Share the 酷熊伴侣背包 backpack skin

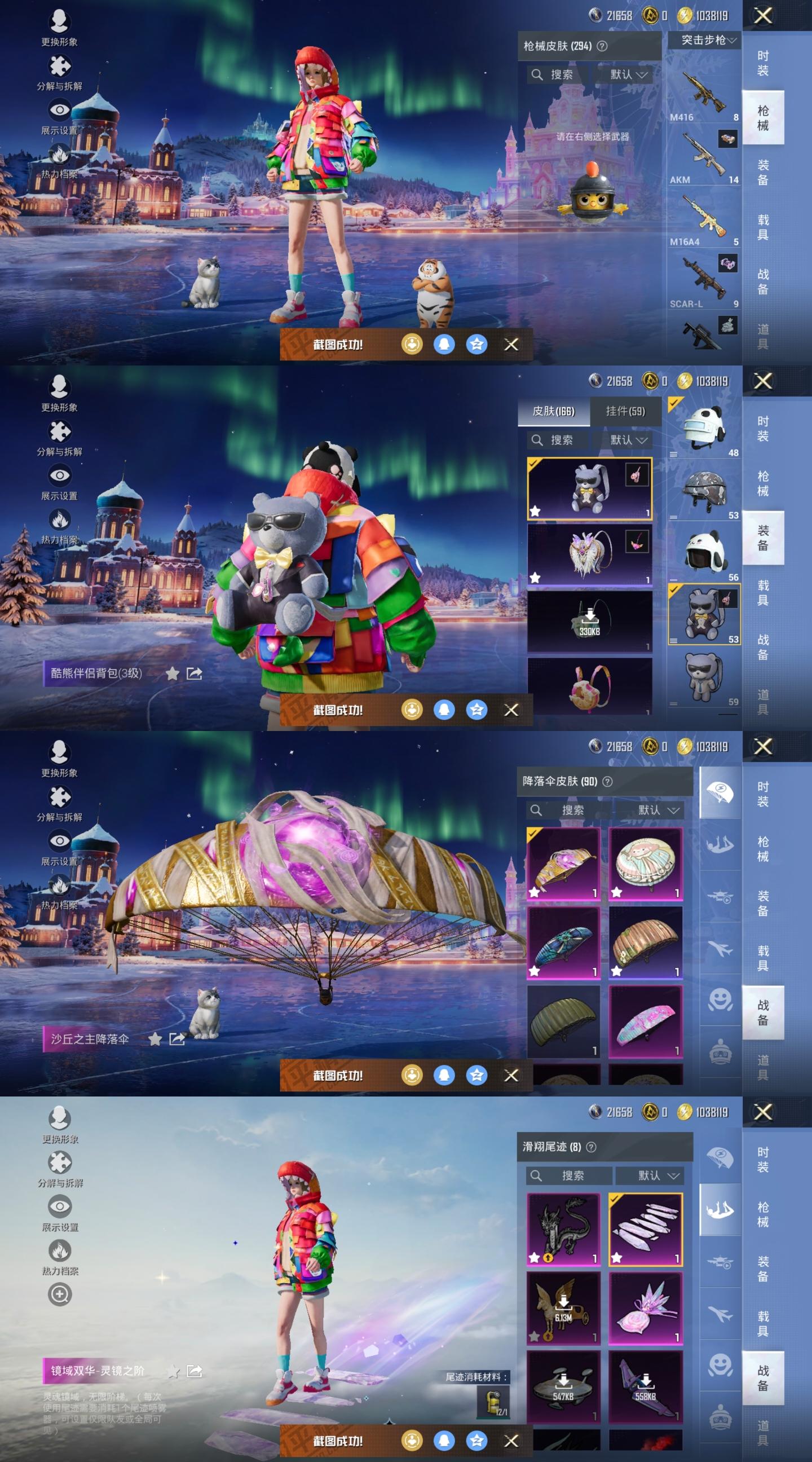pyautogui.click(x=195, y=673)
